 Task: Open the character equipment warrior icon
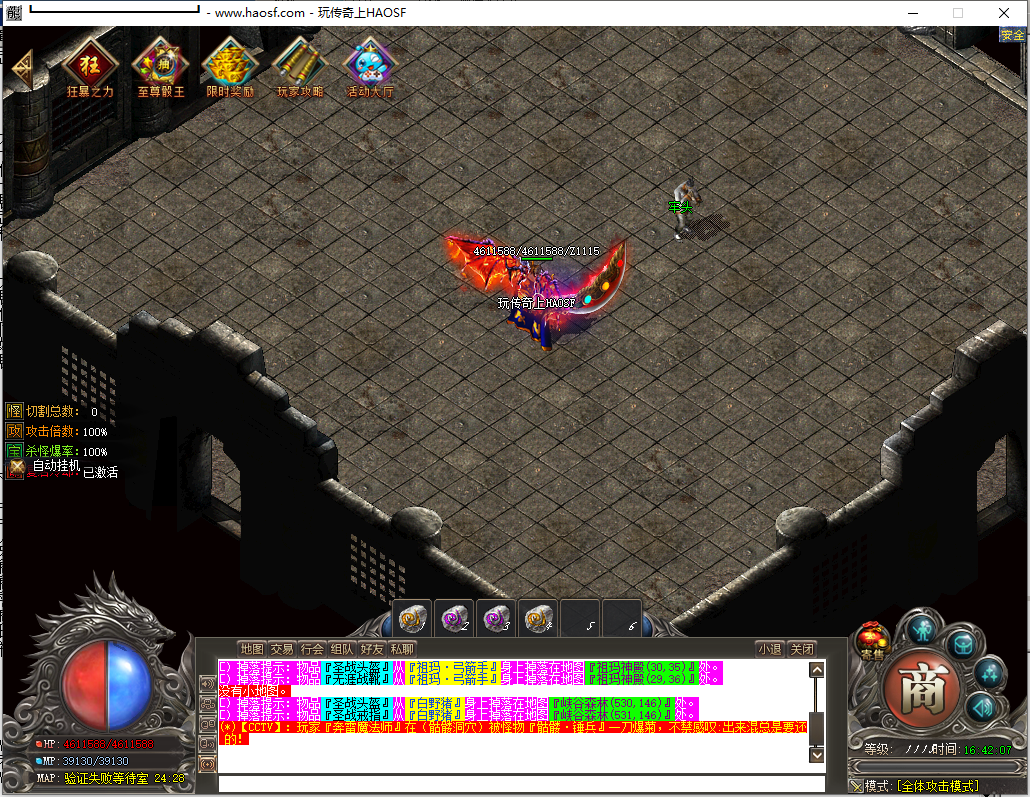920,629
